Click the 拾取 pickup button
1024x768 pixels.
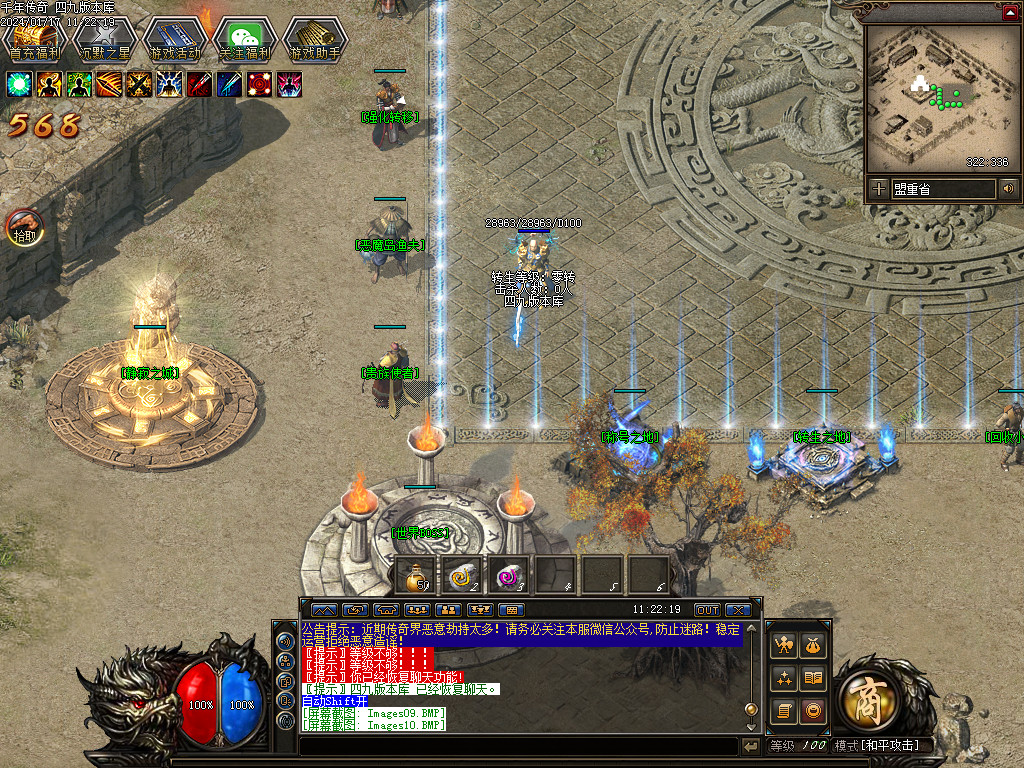[x=25, y=228]
